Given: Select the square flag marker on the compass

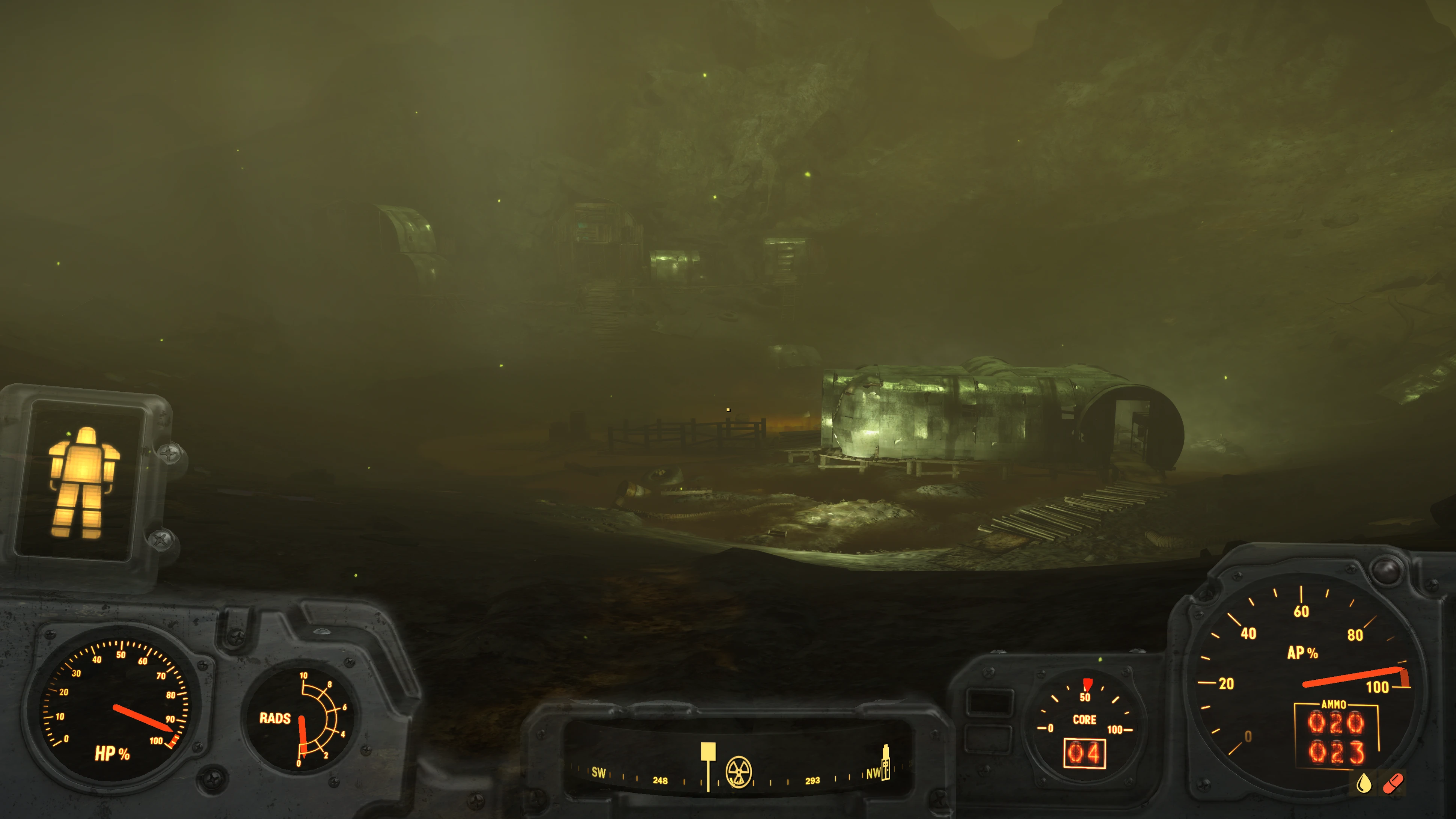Looking at the screenshot, I should point(708,753).
